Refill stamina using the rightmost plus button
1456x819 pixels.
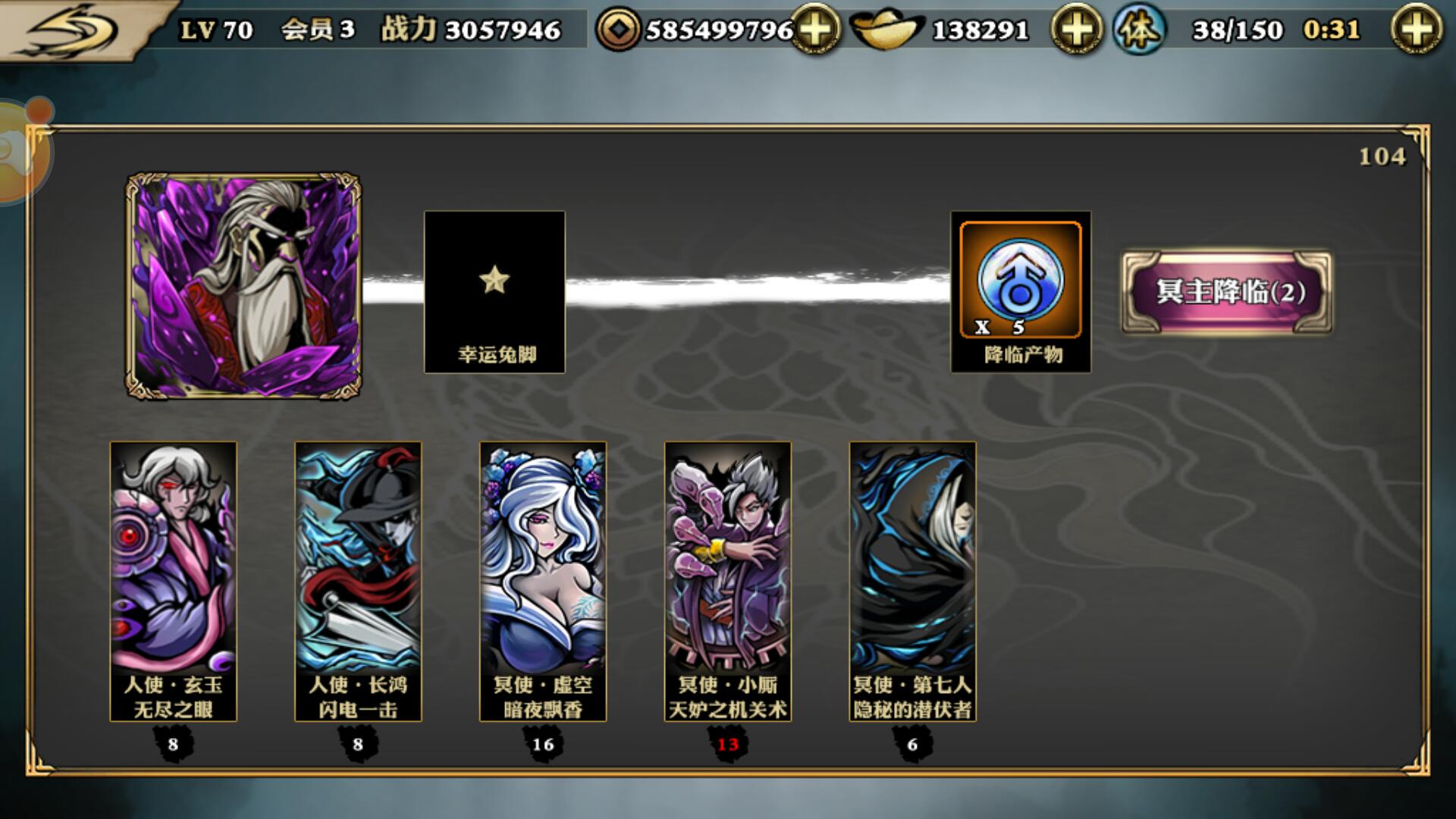click(1416, 30)
